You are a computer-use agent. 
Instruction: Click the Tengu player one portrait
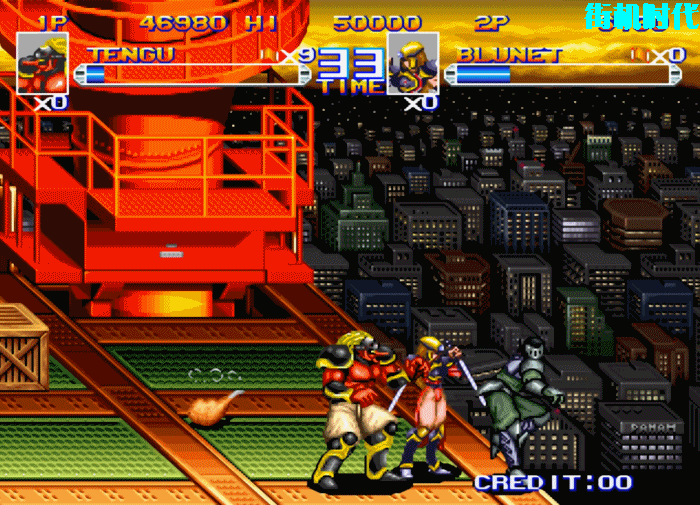point(42,63)
